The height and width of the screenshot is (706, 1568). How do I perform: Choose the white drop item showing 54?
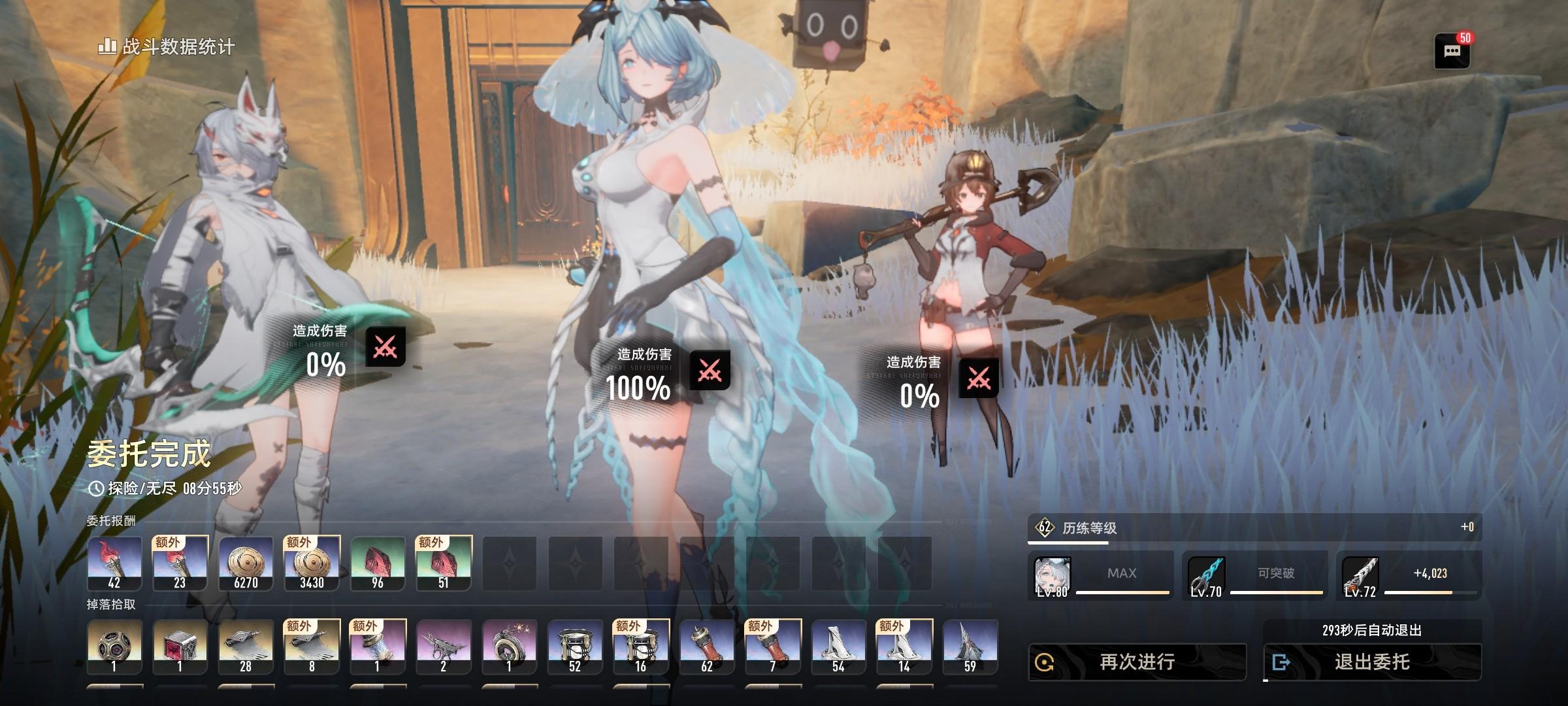click(838, 647)
